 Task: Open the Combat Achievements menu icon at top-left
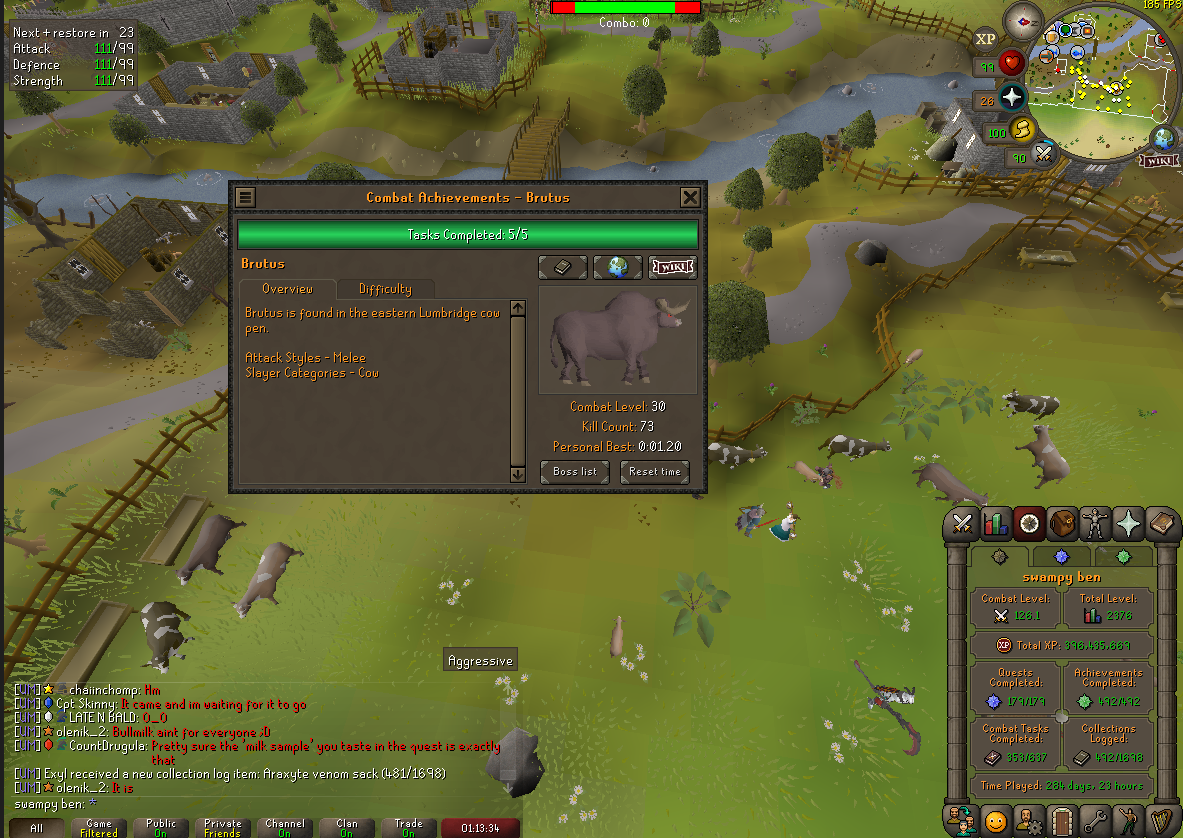pos(245,198)
